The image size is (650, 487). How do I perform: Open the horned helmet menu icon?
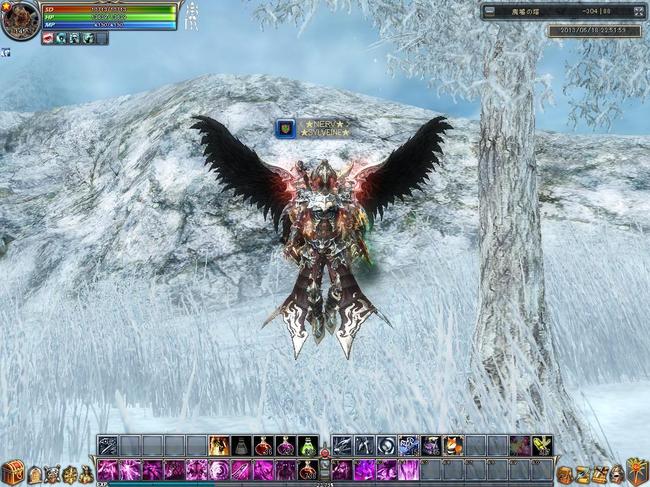pyautogui.click(x=53, y=474)
